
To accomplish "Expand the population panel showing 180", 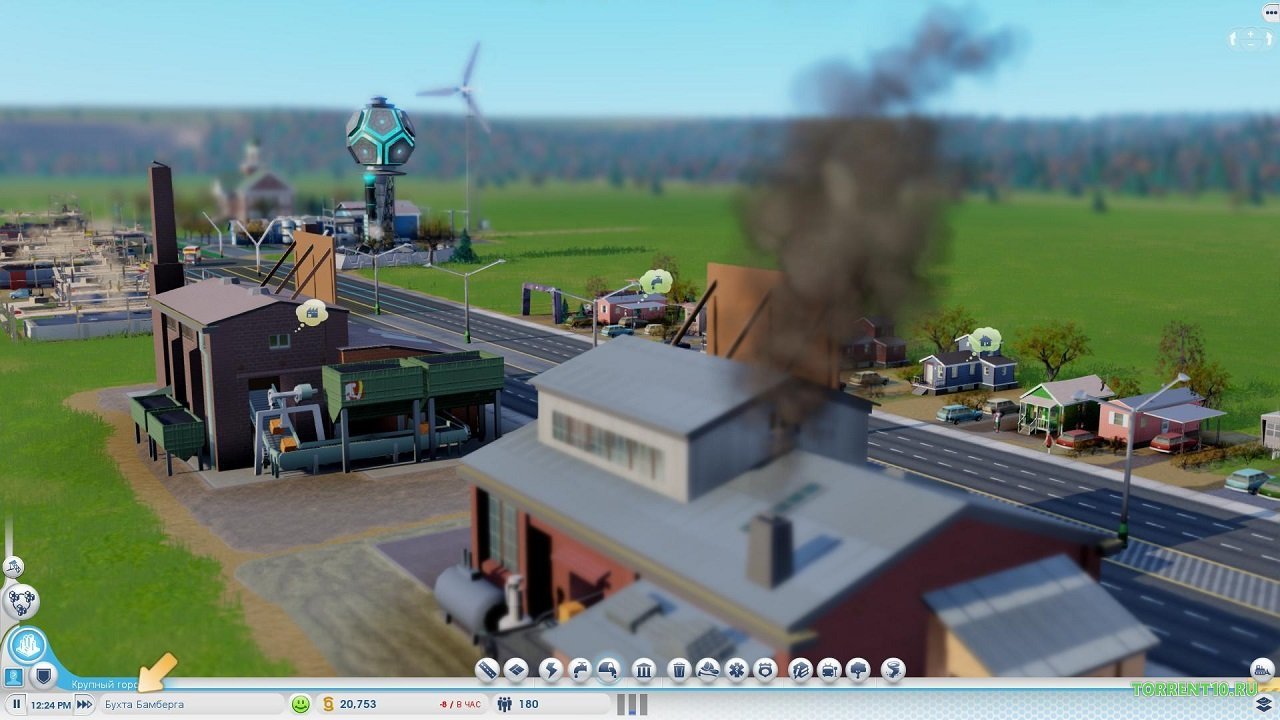I will [510, 703].
